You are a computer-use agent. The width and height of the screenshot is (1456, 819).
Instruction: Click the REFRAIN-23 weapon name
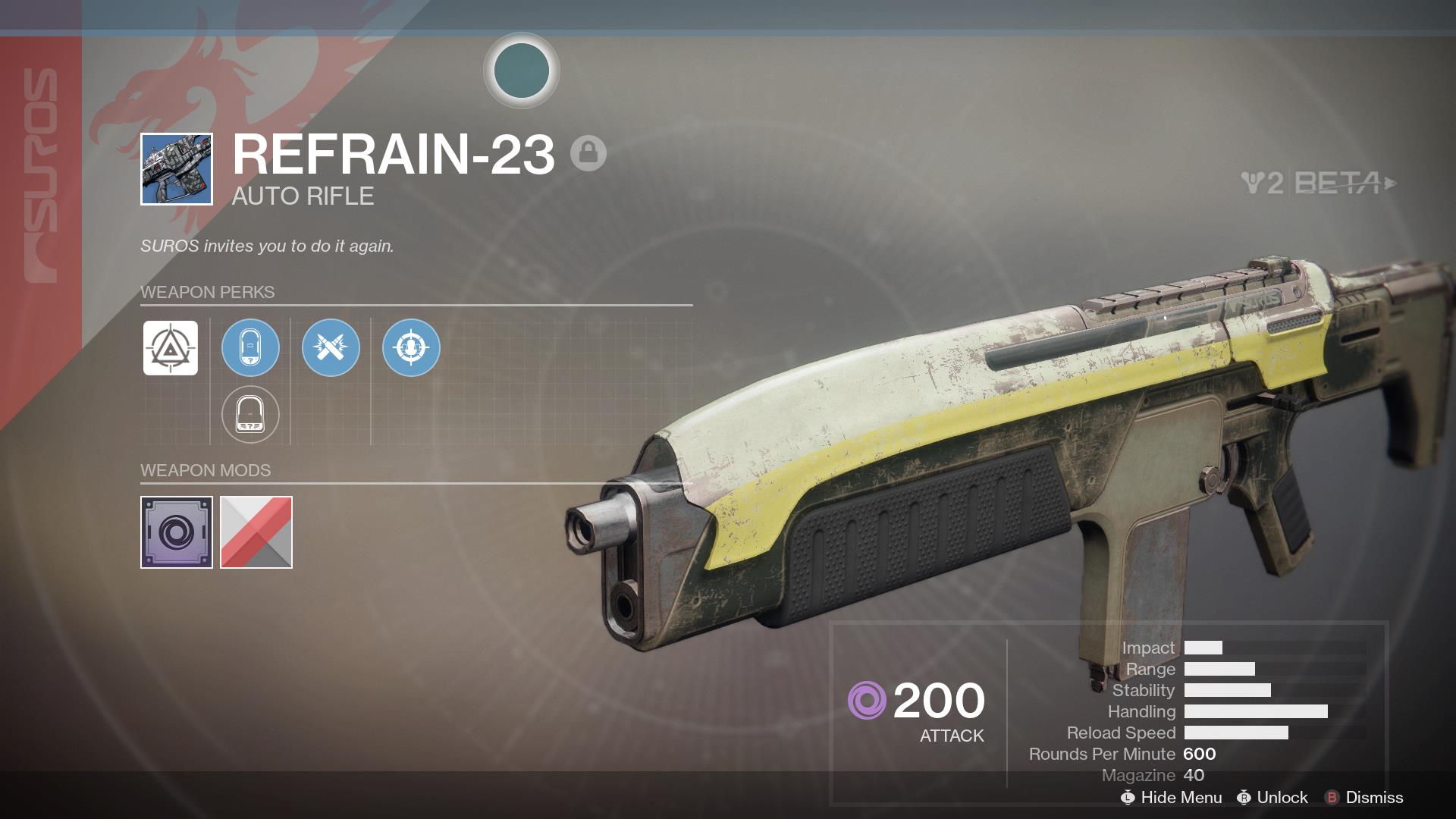[x=394, y=155]
